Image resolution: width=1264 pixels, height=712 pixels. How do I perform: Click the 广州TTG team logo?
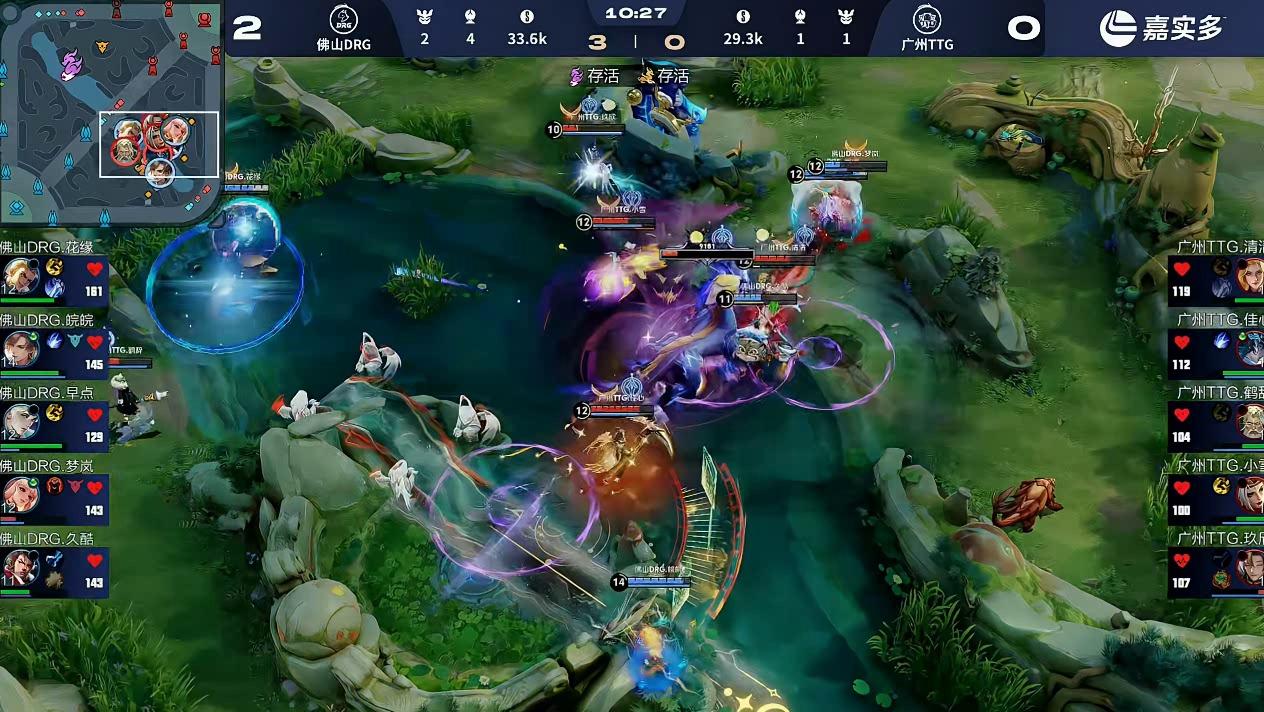pyautogui.click(x=927, y=20)
